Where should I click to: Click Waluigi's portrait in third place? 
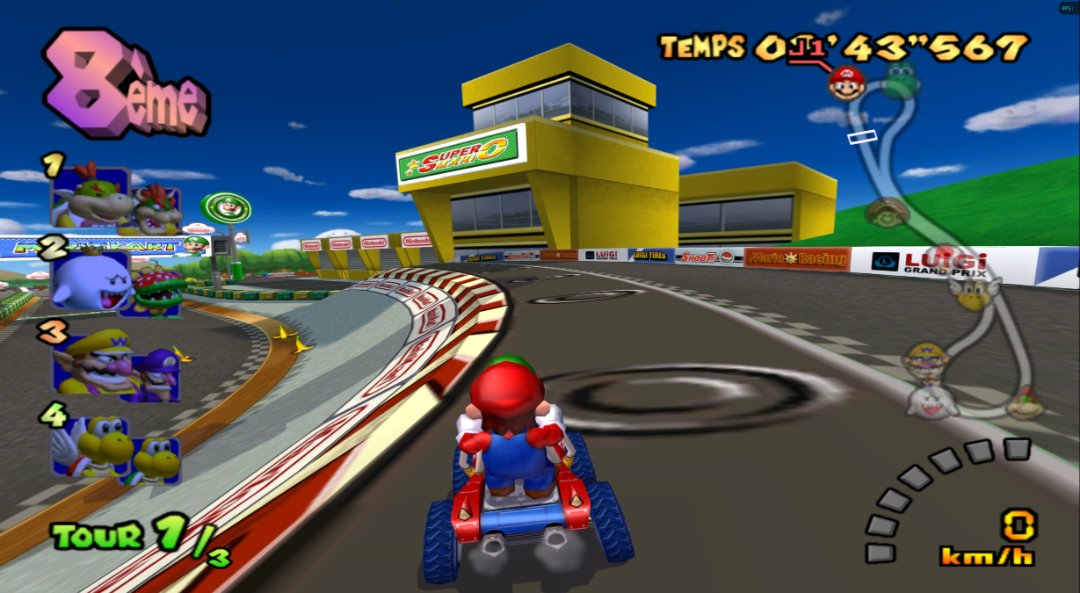[154, 375]
